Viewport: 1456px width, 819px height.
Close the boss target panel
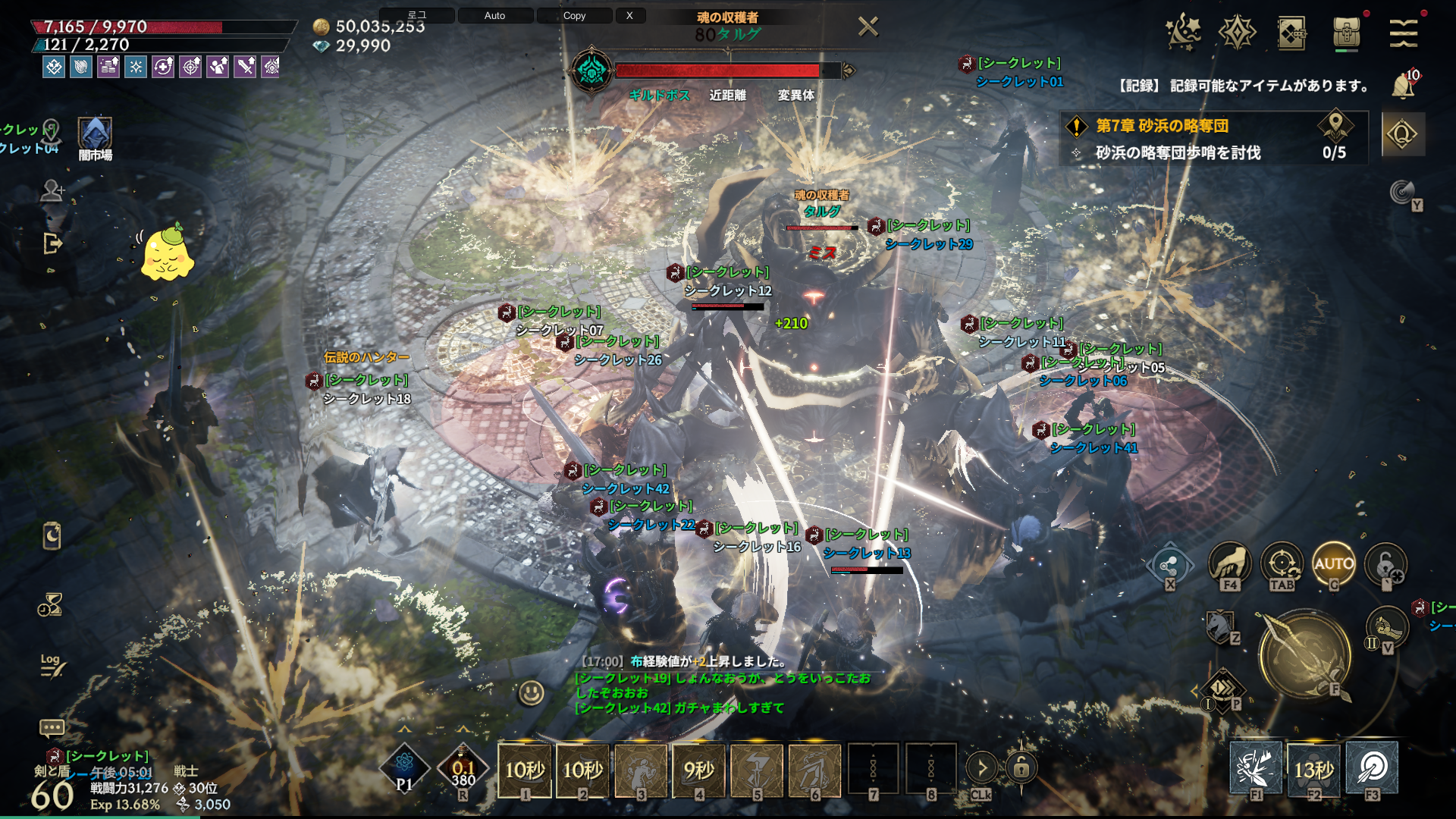(868, 27)
